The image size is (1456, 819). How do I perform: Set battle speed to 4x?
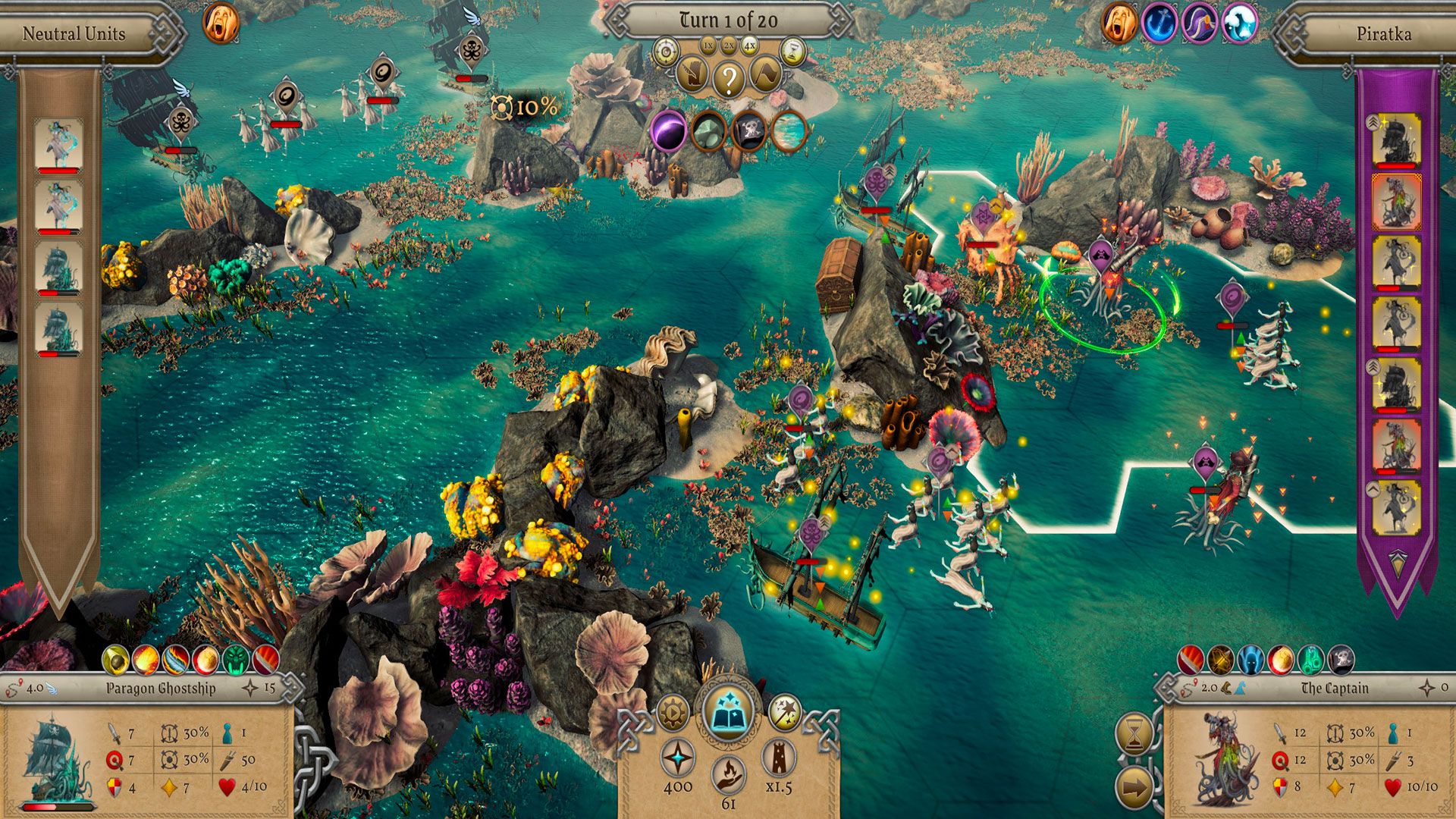click(749, 46)
